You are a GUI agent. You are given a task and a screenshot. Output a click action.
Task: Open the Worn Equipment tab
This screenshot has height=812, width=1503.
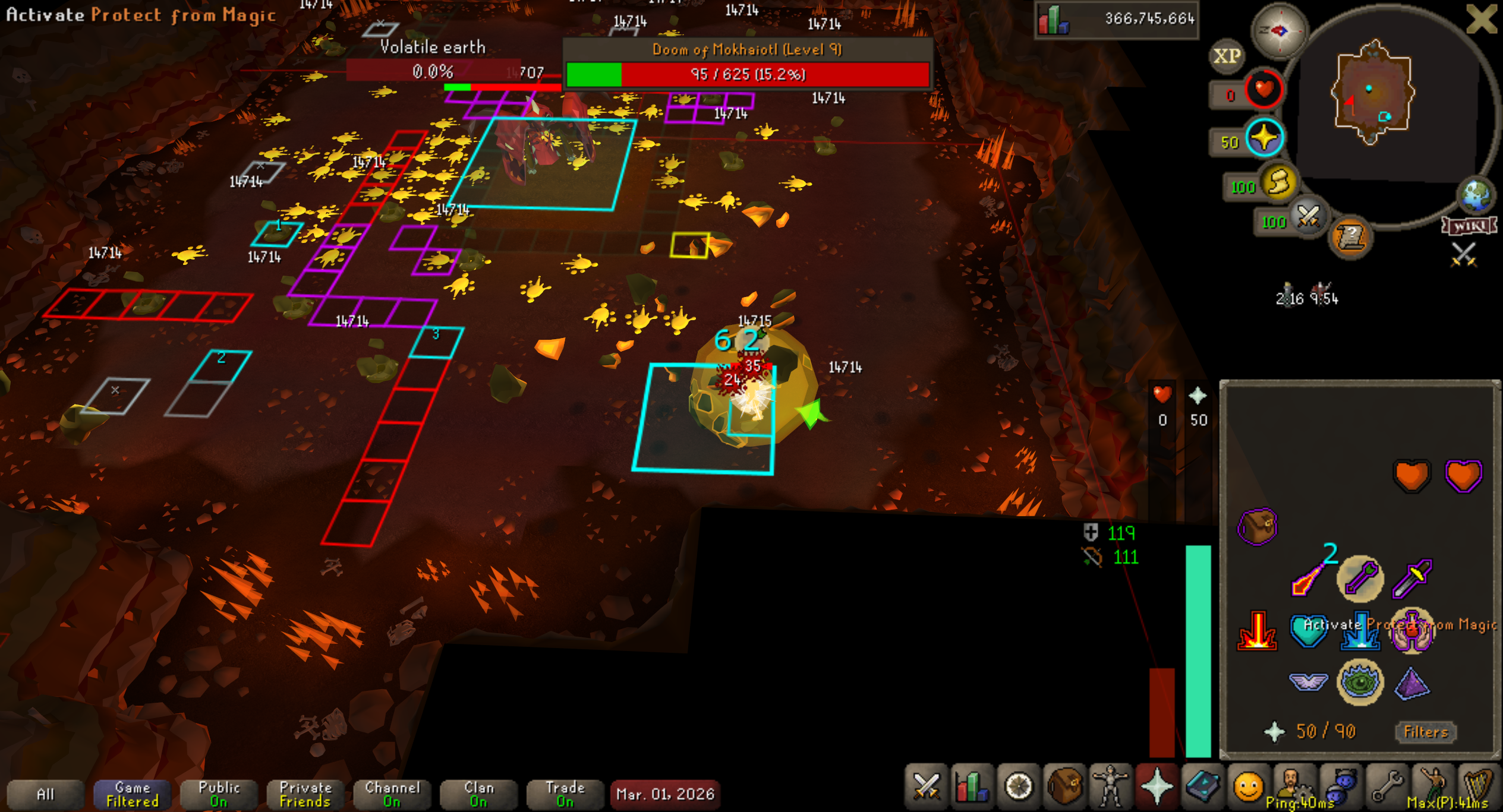click(1110, 786)
